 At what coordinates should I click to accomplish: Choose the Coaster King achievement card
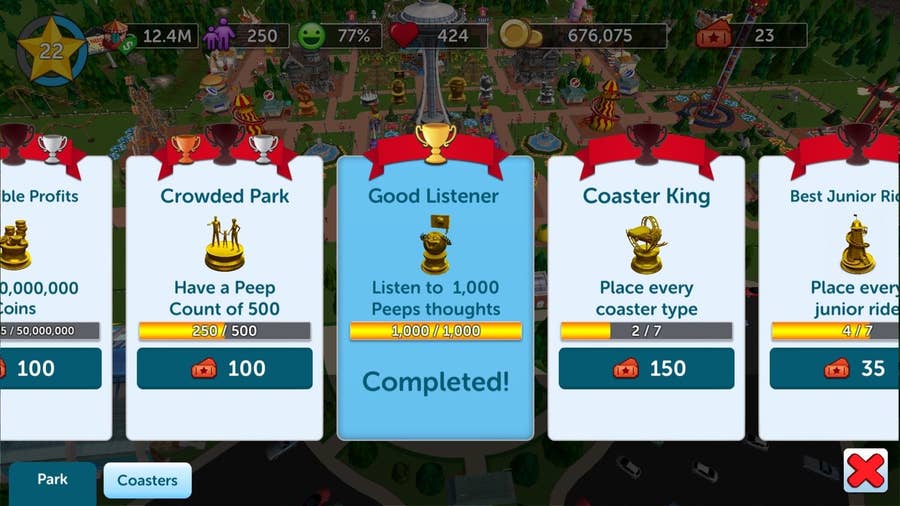pyautogui.click(x=646, y=250)
